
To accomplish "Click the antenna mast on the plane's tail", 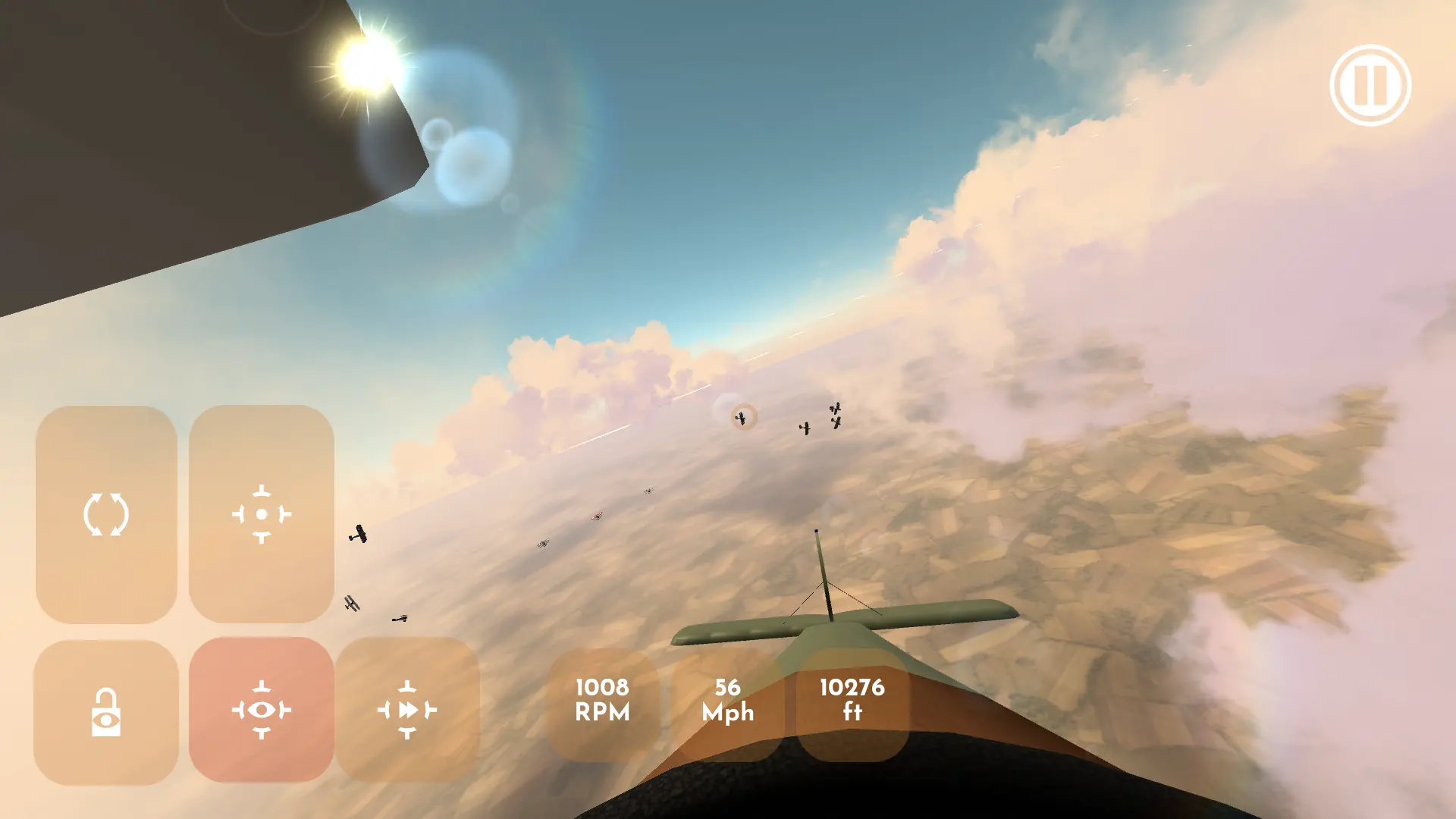I will [x=816, y=535].
